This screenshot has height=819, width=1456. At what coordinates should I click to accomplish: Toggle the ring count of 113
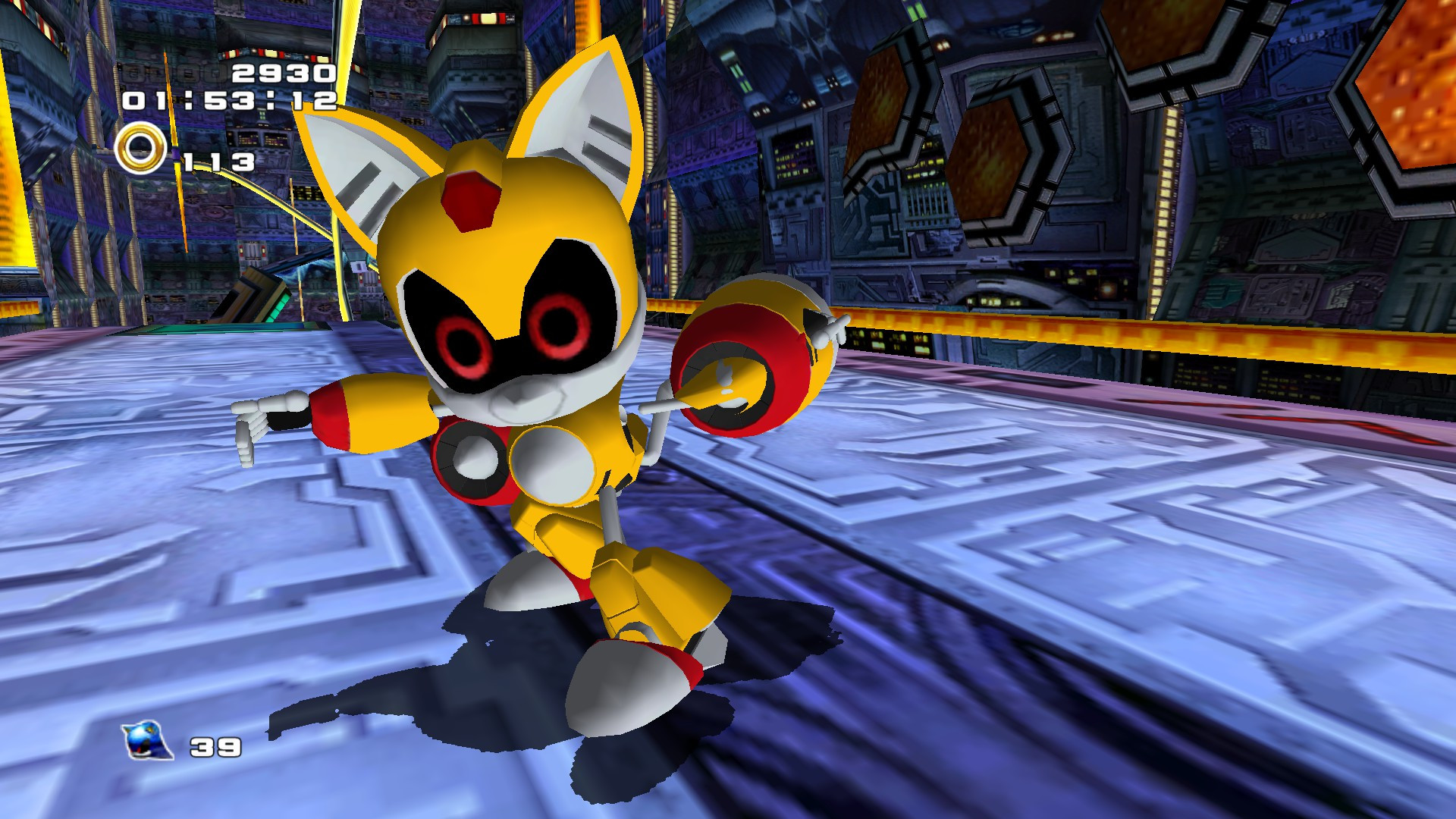[x=220, y=159]
